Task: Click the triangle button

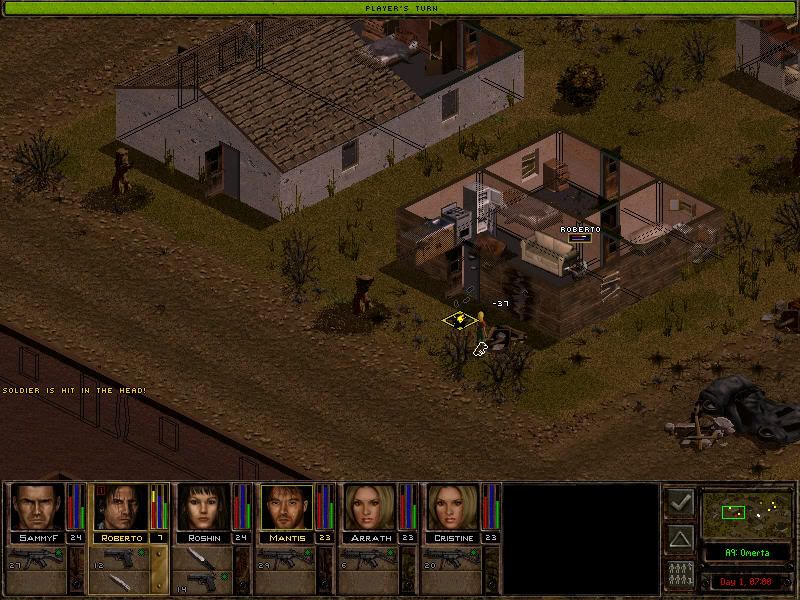Action: click(x=680, y=539)
